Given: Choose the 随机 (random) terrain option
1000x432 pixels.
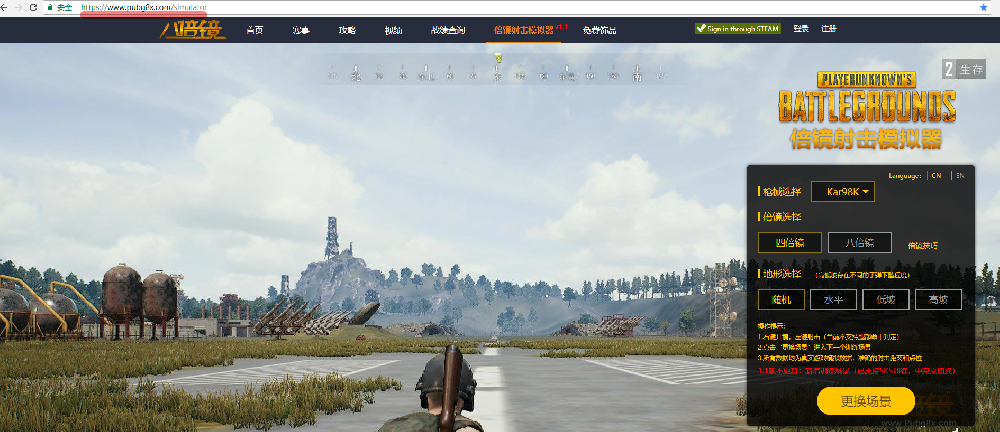Looking at the screenshot, I should pyautogui.click(x=781, y=299).
